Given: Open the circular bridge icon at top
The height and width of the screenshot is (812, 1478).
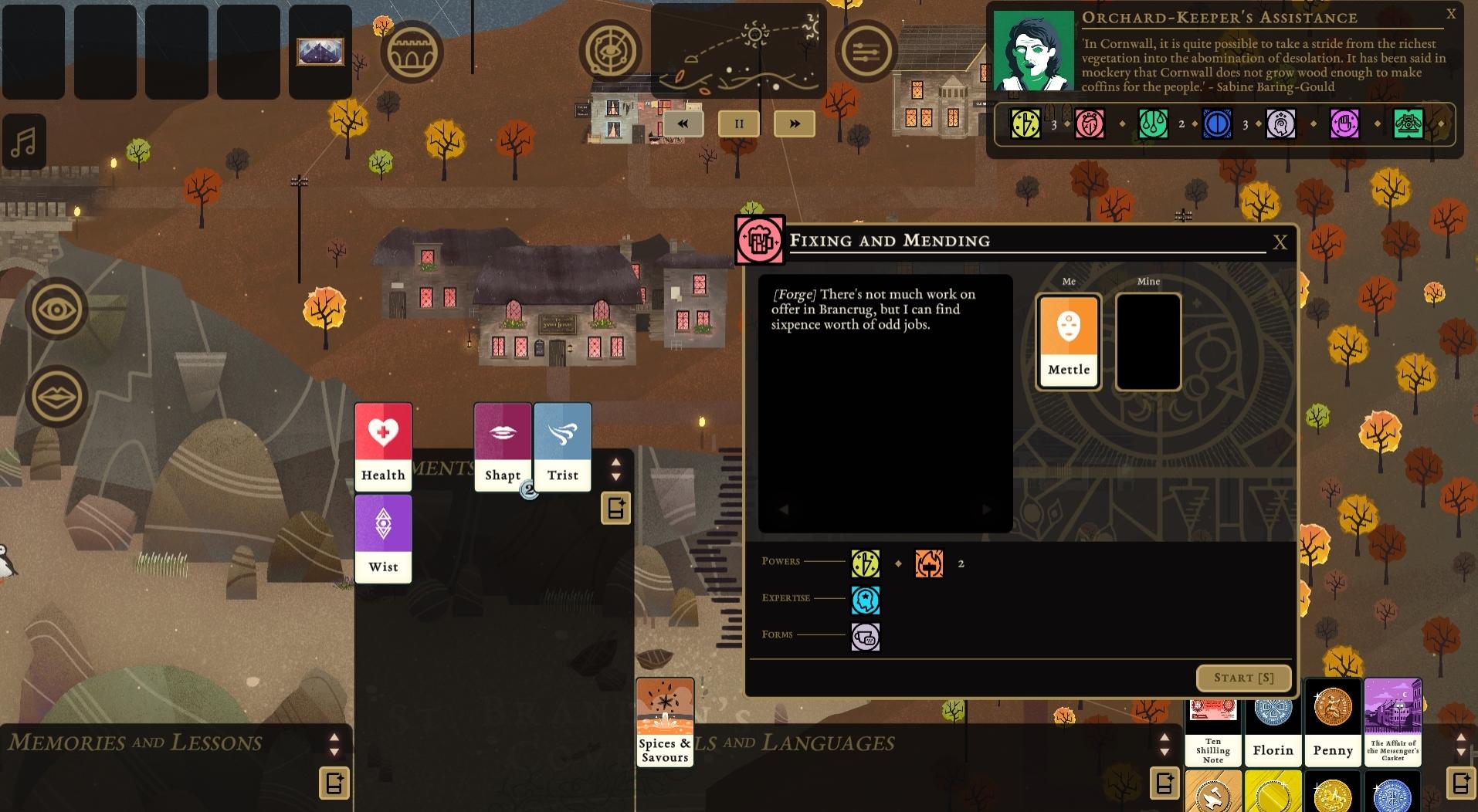Looking at the screenshot, I should click(x=415, y=50).
